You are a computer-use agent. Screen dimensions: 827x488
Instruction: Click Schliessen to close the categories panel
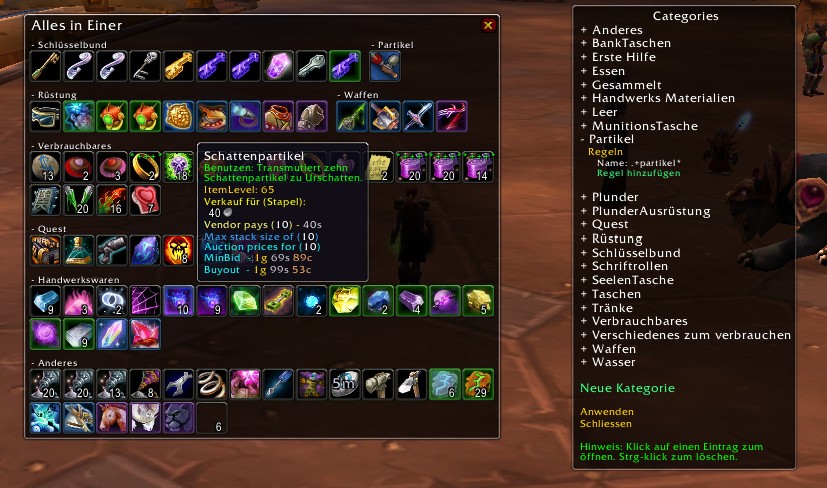tap(608, 424)
